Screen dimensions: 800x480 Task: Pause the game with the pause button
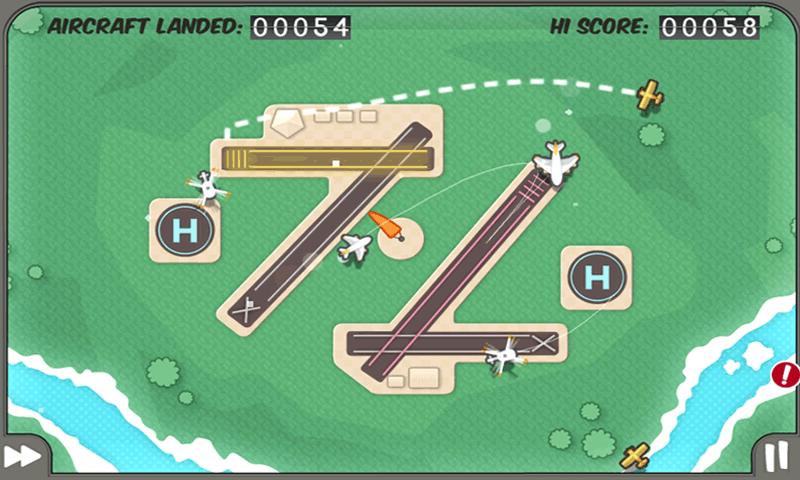(x=775, y=457)
